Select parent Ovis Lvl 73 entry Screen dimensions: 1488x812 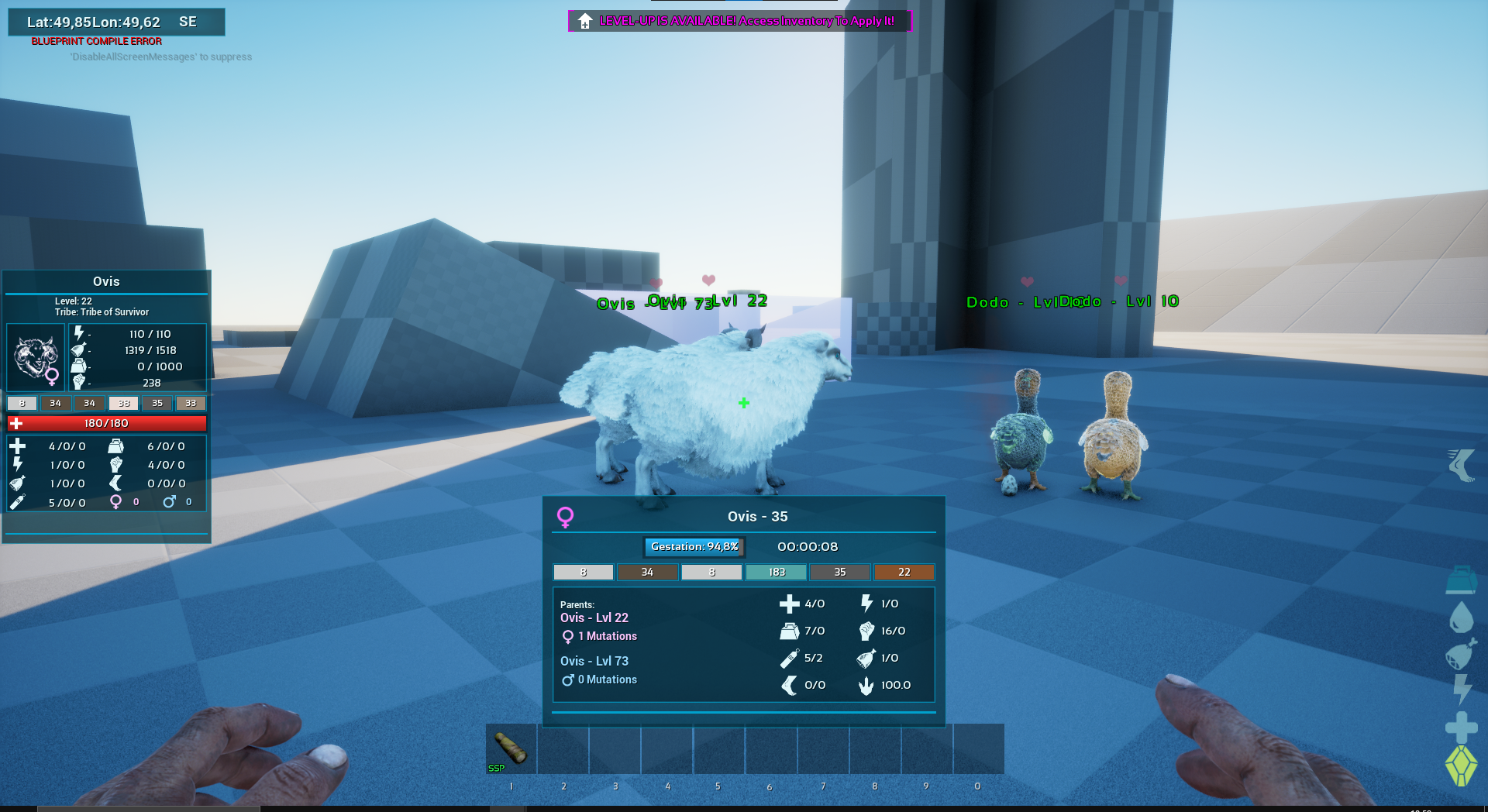click(x=594, y=661)
